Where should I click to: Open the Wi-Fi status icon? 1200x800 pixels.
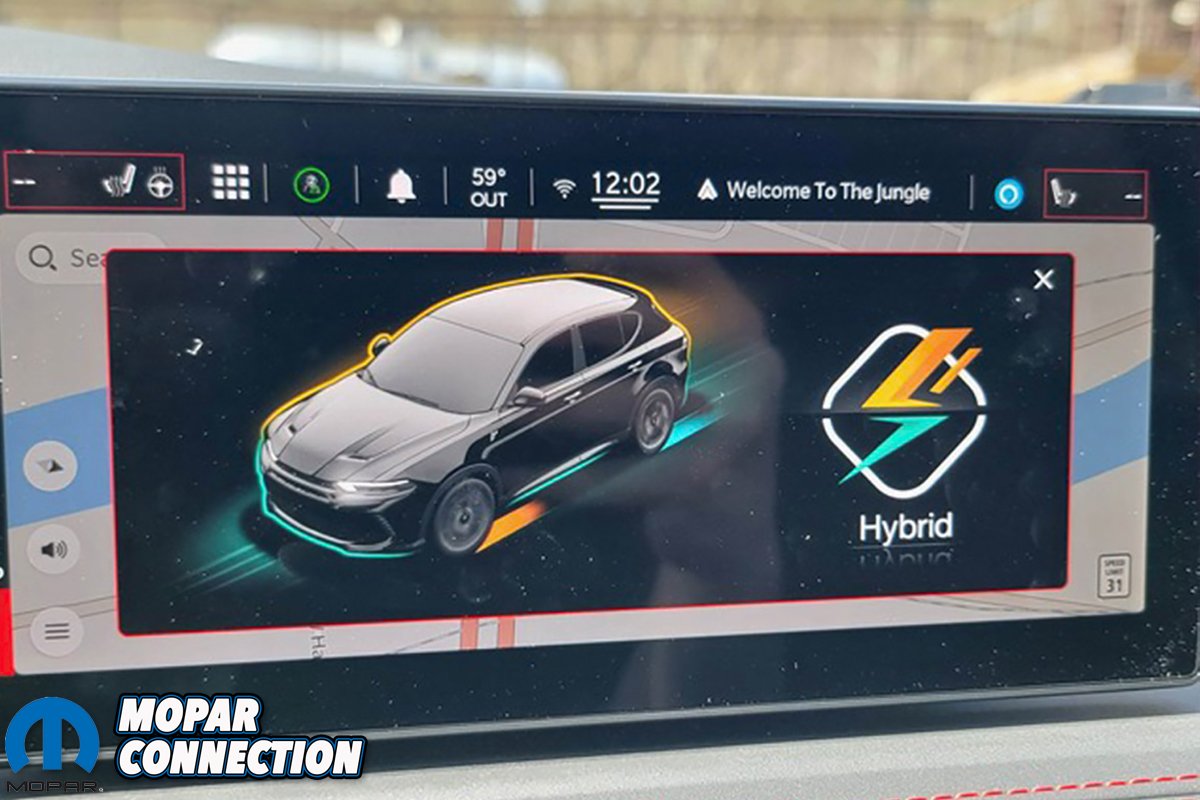[565, 187]
